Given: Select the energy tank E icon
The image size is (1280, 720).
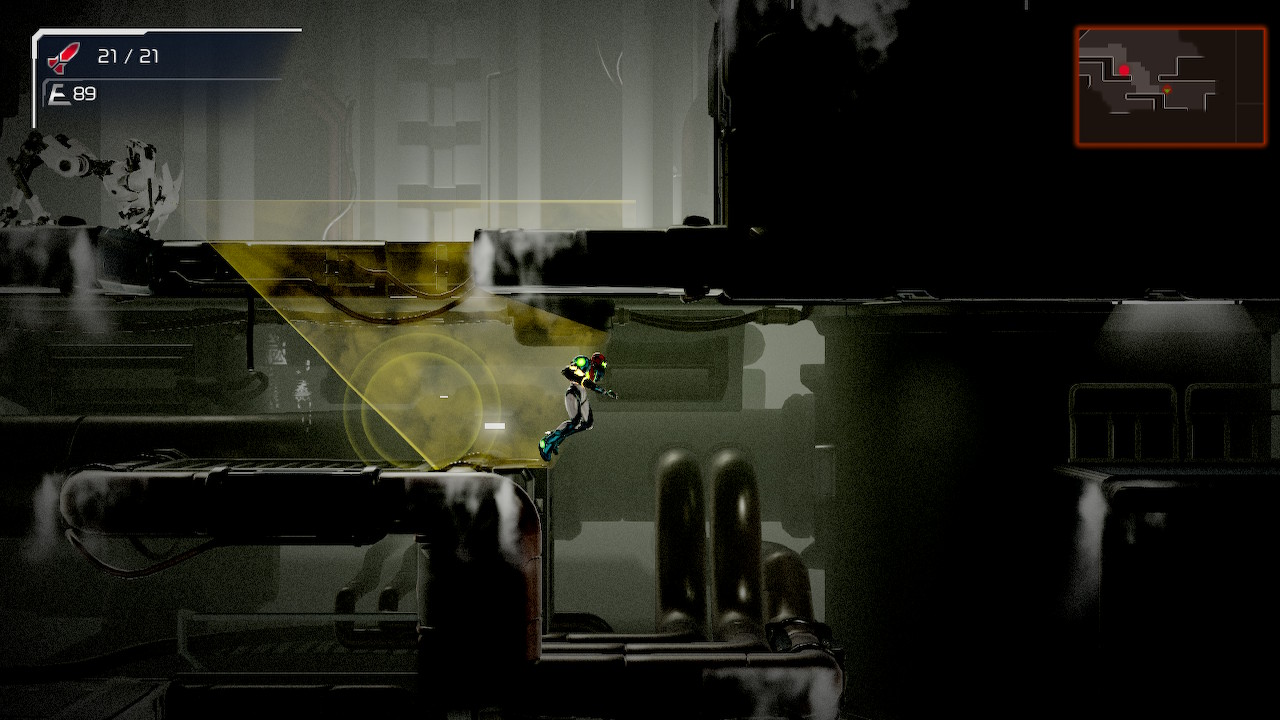Looking at the screenshot, I should 61,96.
